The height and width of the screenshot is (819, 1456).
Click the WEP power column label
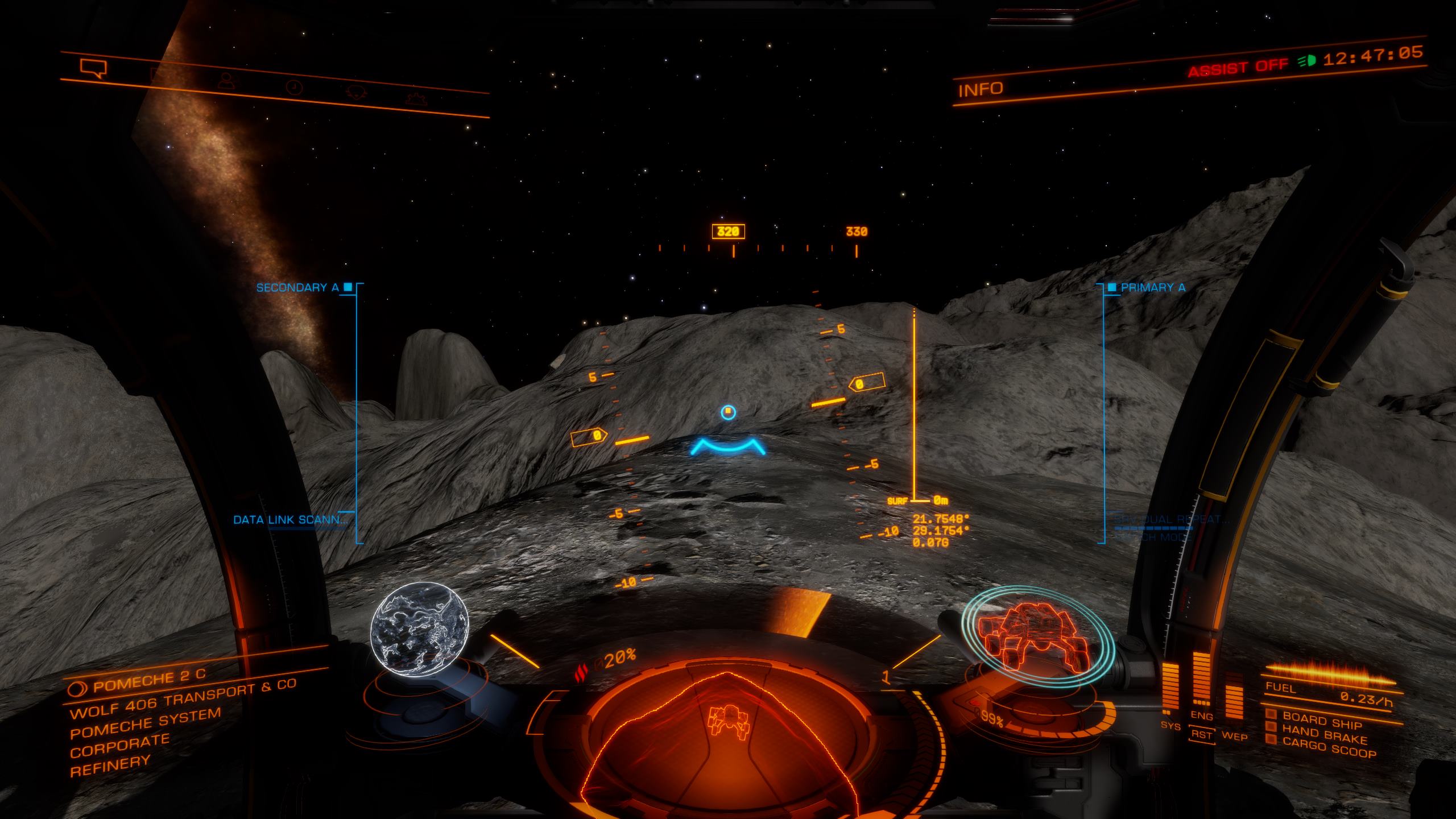pyautogui.click(x=1234, y=737)
